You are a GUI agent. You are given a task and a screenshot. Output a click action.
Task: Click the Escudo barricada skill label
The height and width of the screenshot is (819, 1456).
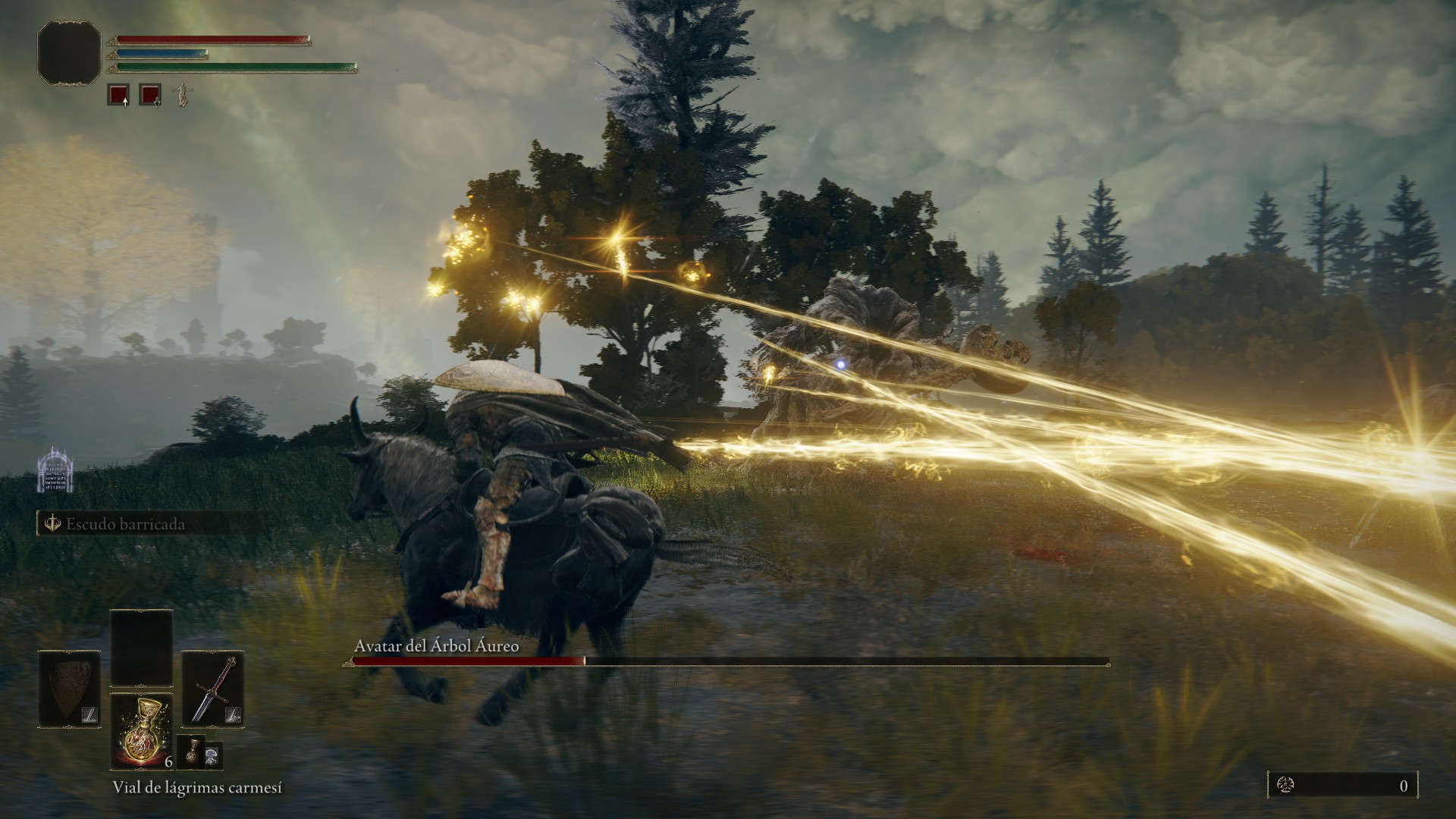click(125, 524)
